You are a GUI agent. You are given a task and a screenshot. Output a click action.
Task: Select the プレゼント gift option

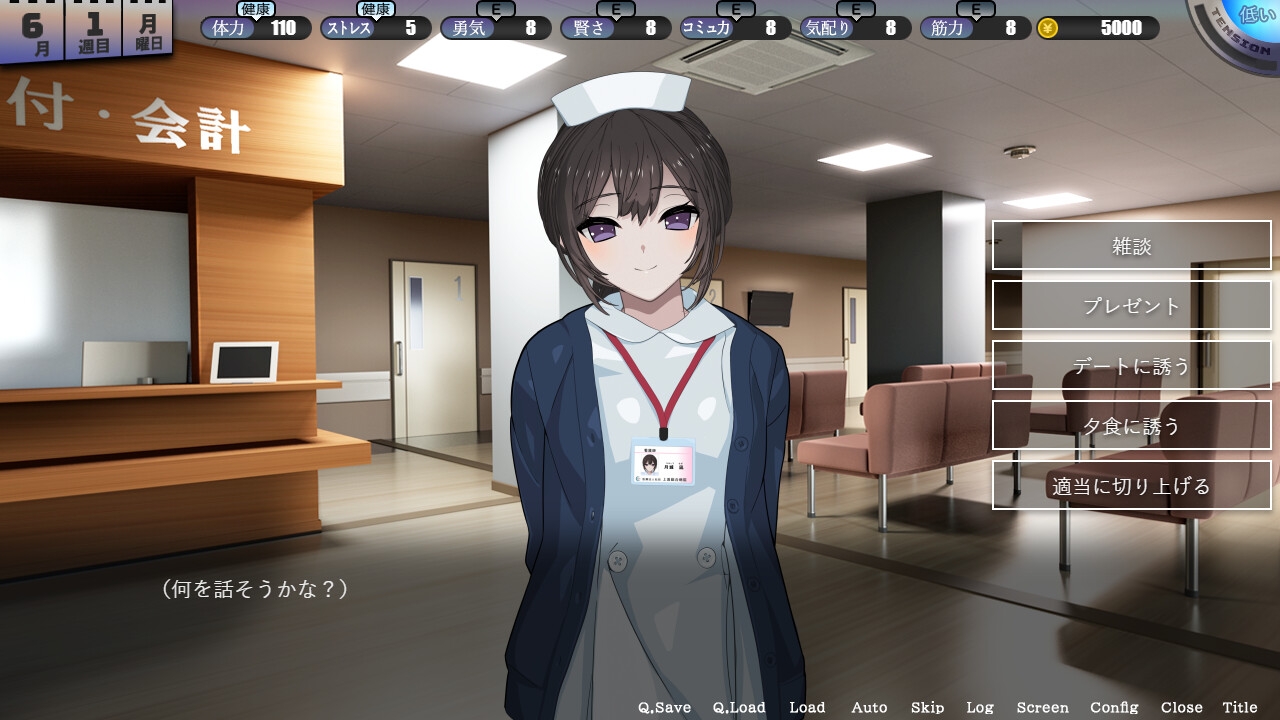point(1131,306)
